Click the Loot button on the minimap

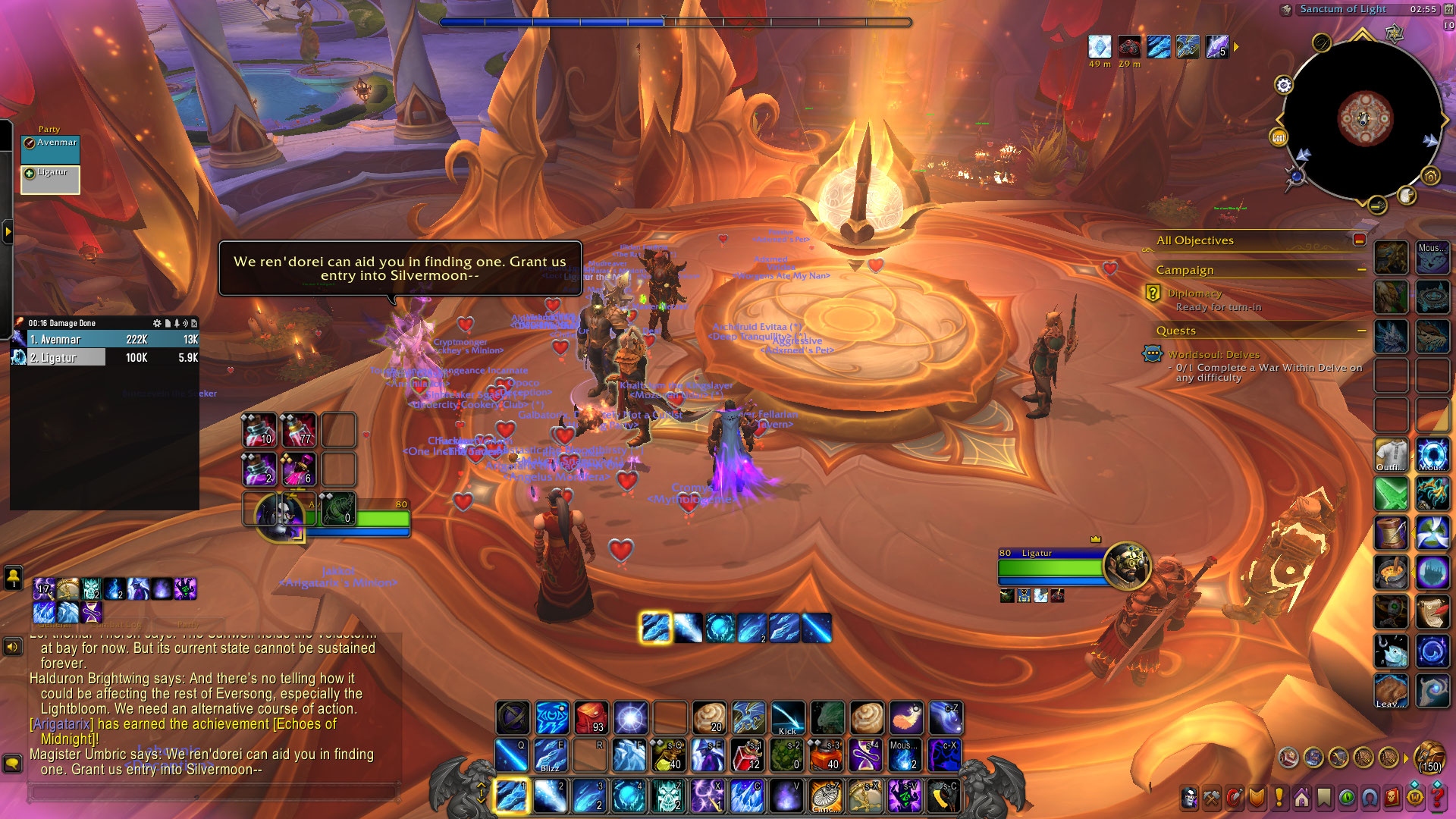1279,137
